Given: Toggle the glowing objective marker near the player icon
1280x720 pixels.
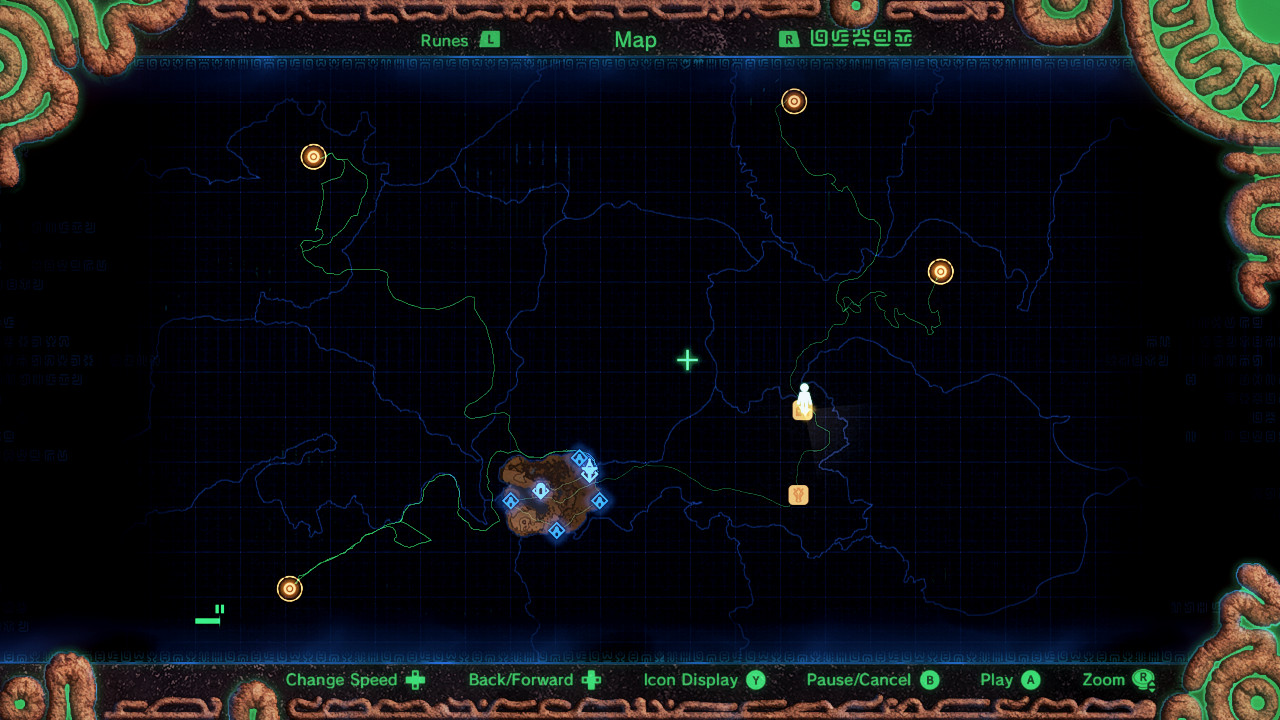Looking at the screenshot, I should pyautogui.click(x=804, y=409).
